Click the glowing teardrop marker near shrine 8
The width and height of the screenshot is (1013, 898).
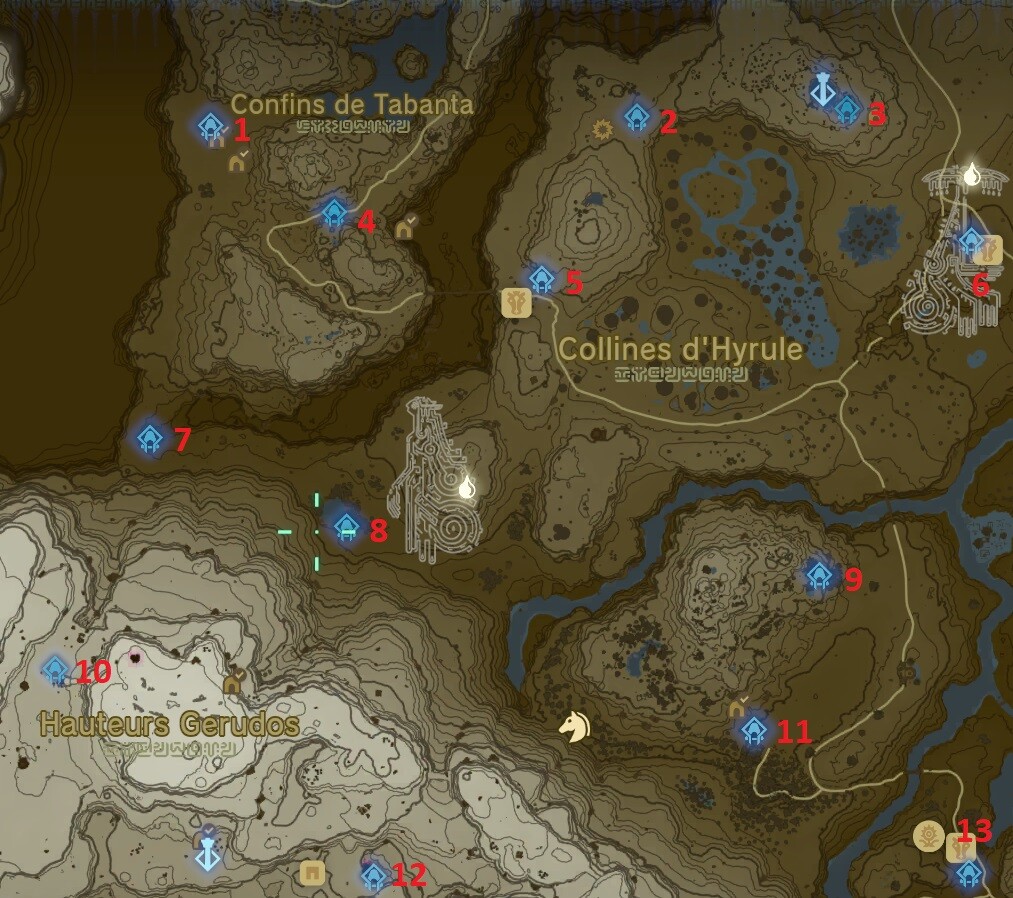pyautogui.click(x=466, y=488)
